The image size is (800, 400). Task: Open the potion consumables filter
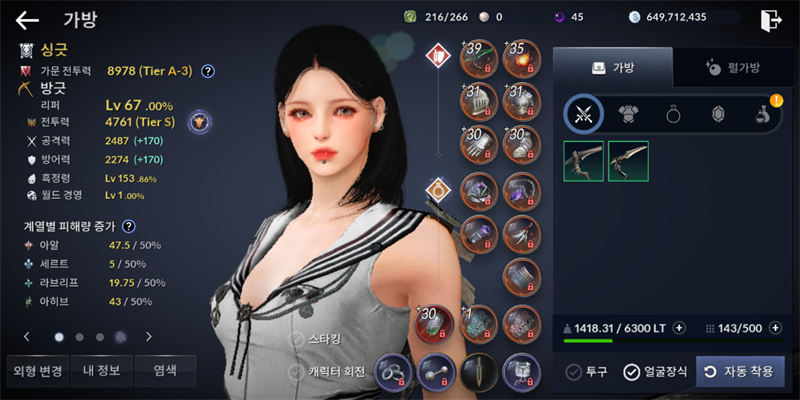[762, 114]
